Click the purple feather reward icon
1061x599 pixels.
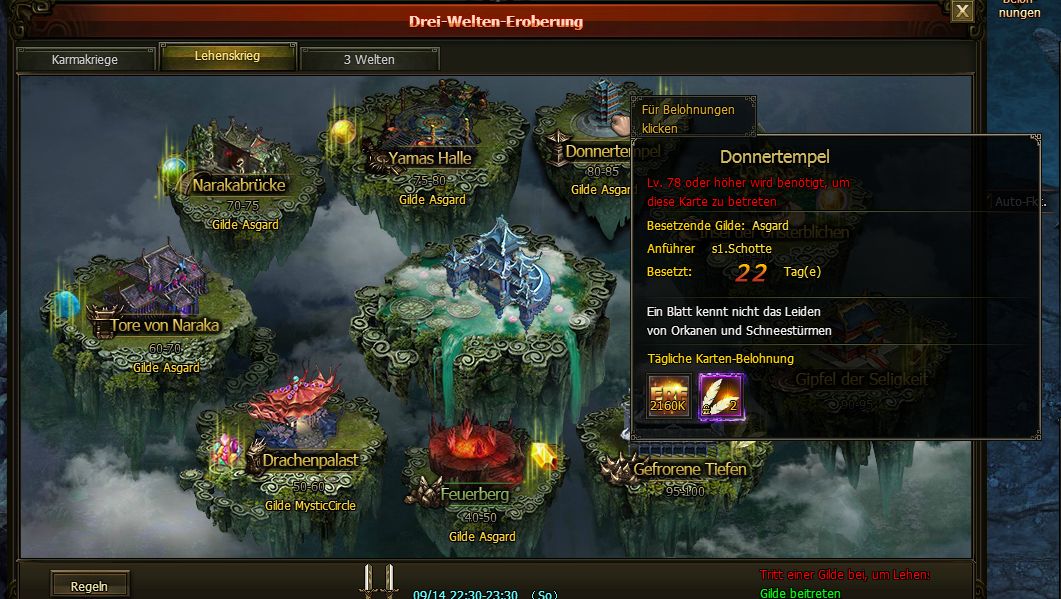[x=720, y=395]
